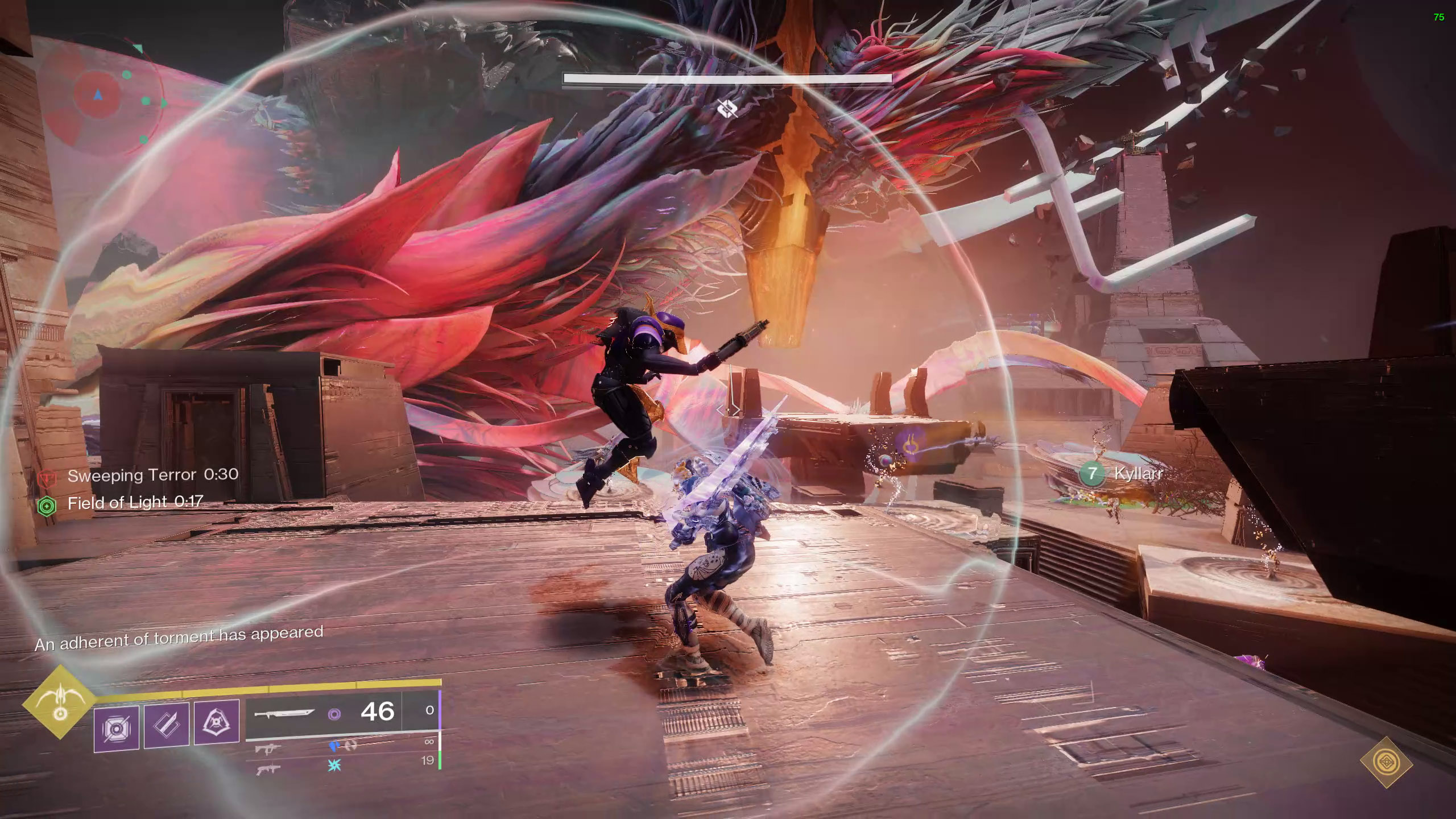Select the equipped sword weapon slot

pos(284,713)
